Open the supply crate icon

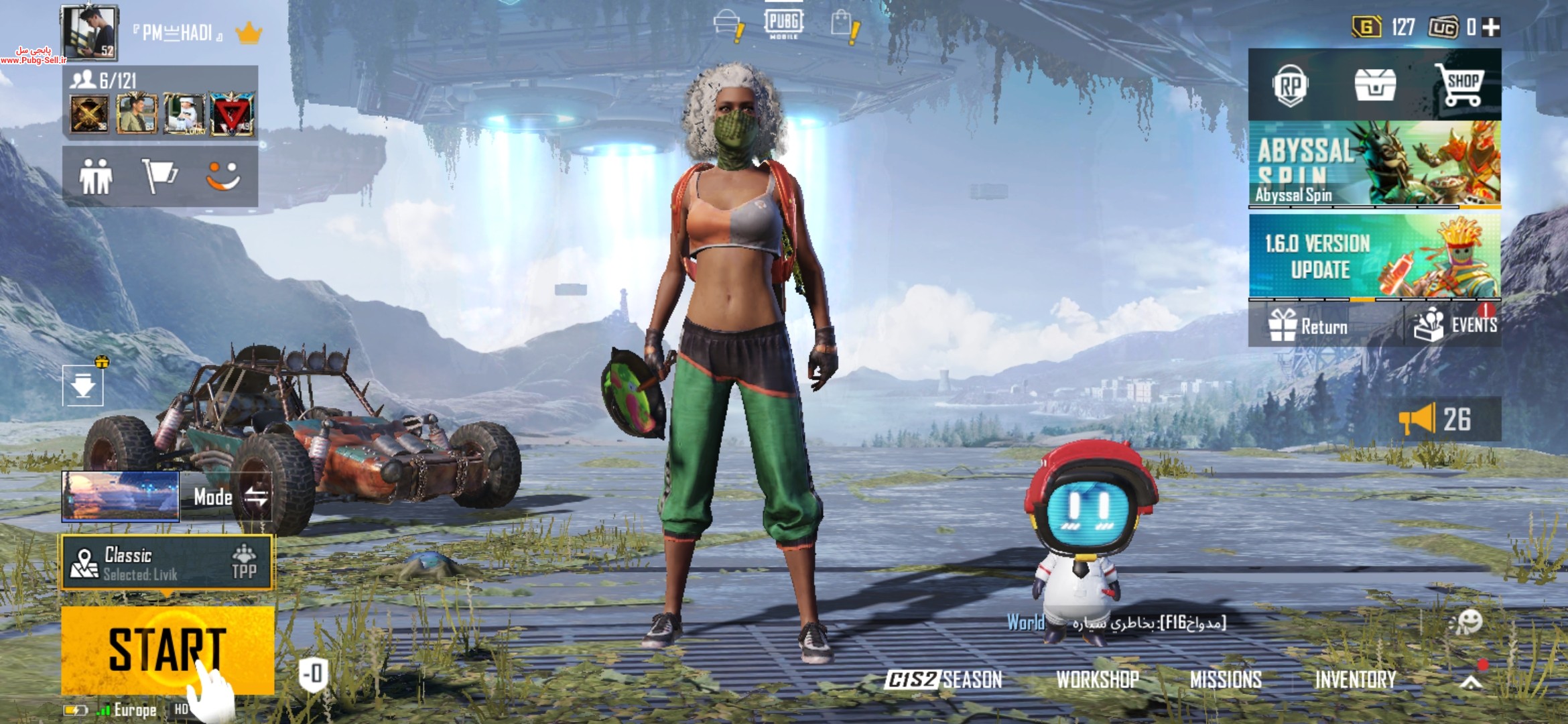(x=1375, y=86)
